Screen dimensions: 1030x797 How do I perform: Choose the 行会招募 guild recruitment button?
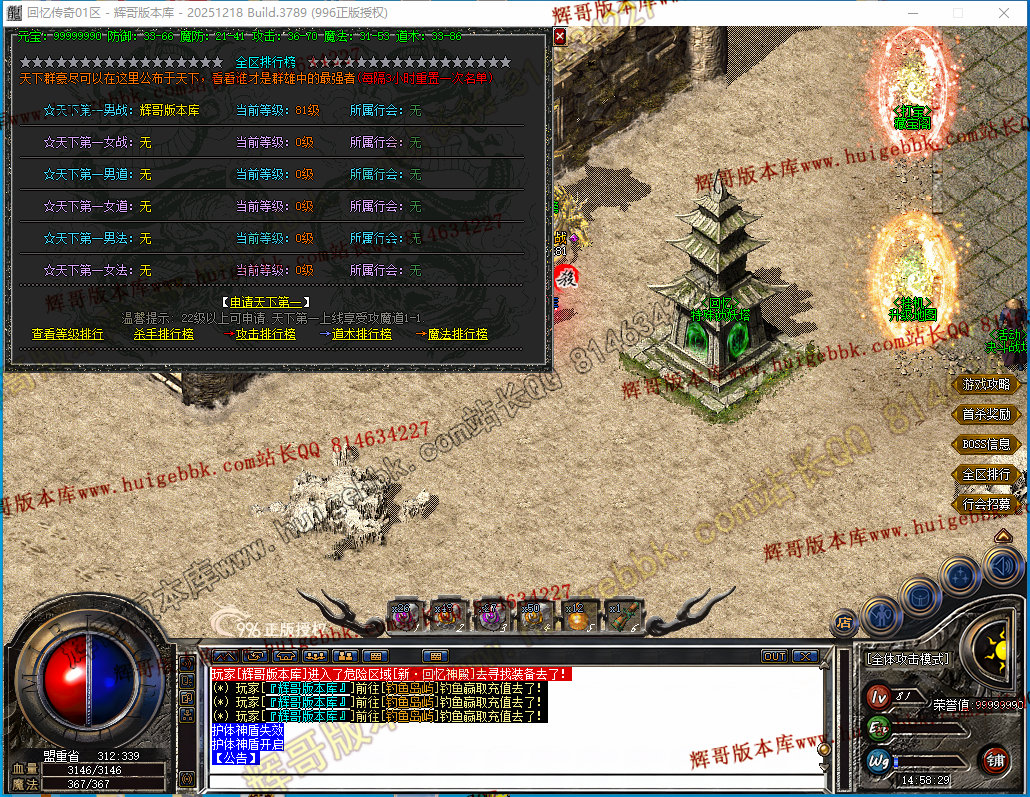click(x=986, y=504)
